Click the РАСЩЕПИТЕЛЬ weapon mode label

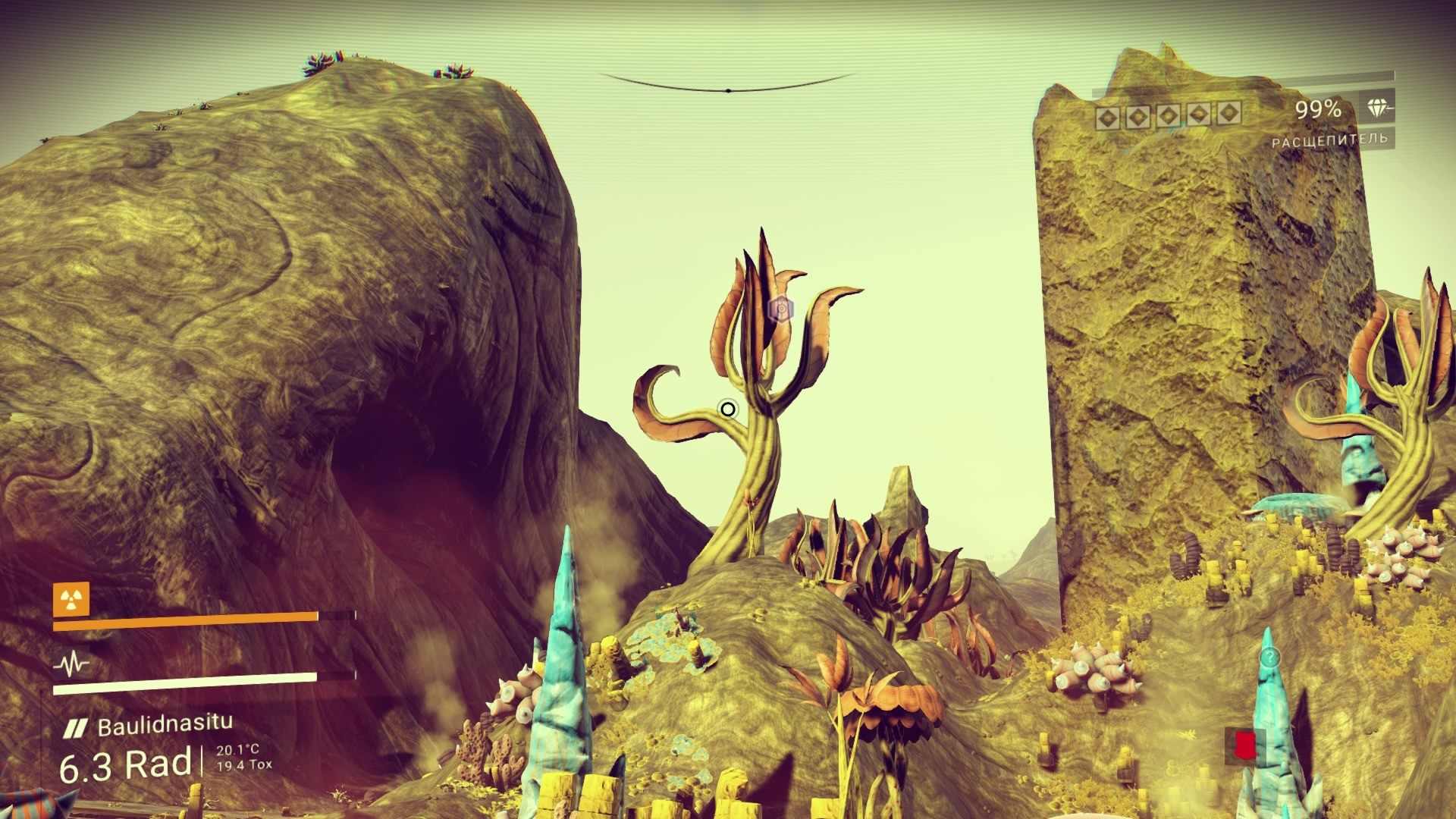pos(1332,139)
